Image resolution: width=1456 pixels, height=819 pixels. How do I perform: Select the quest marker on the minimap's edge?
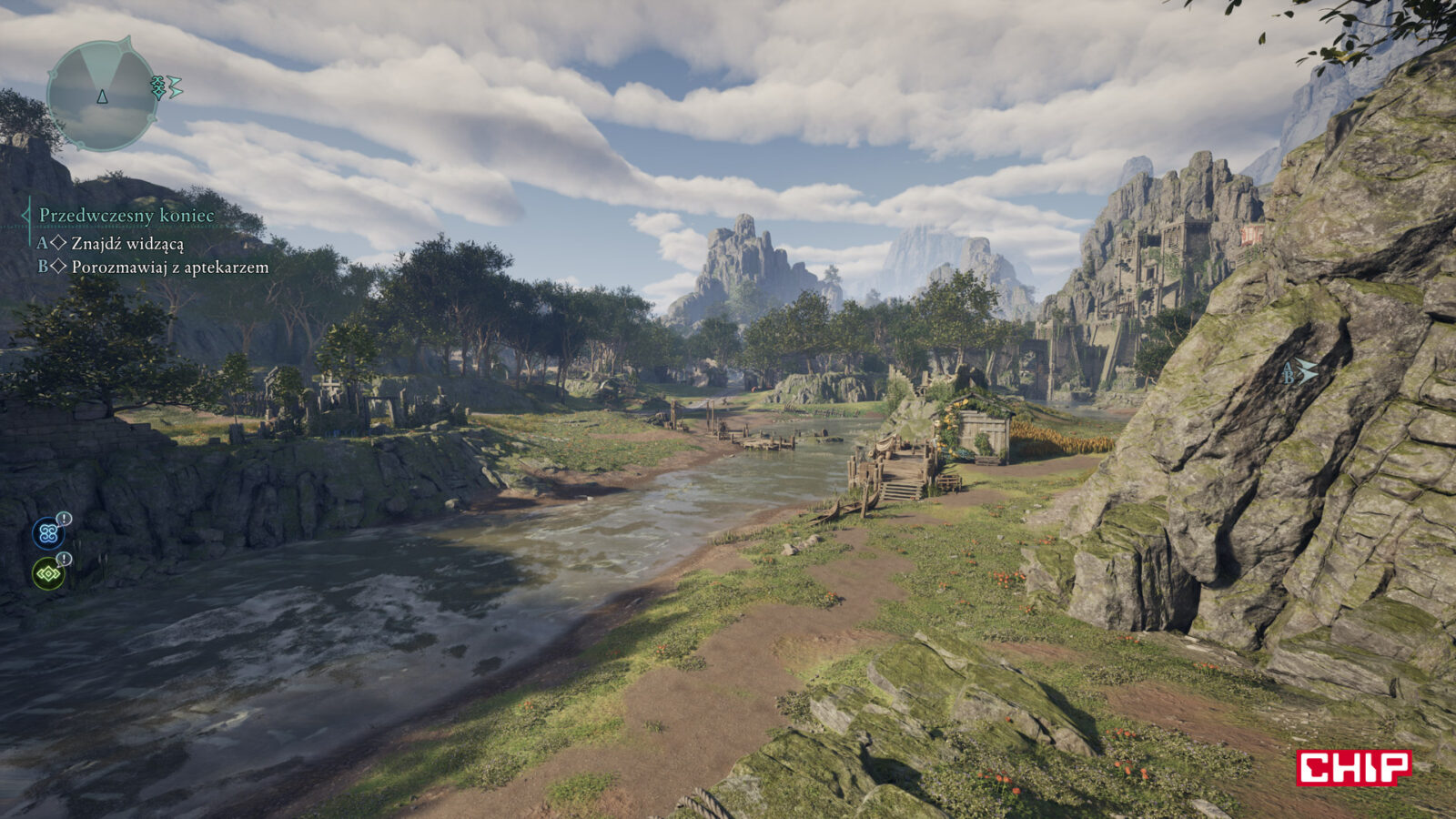point(166,87)
